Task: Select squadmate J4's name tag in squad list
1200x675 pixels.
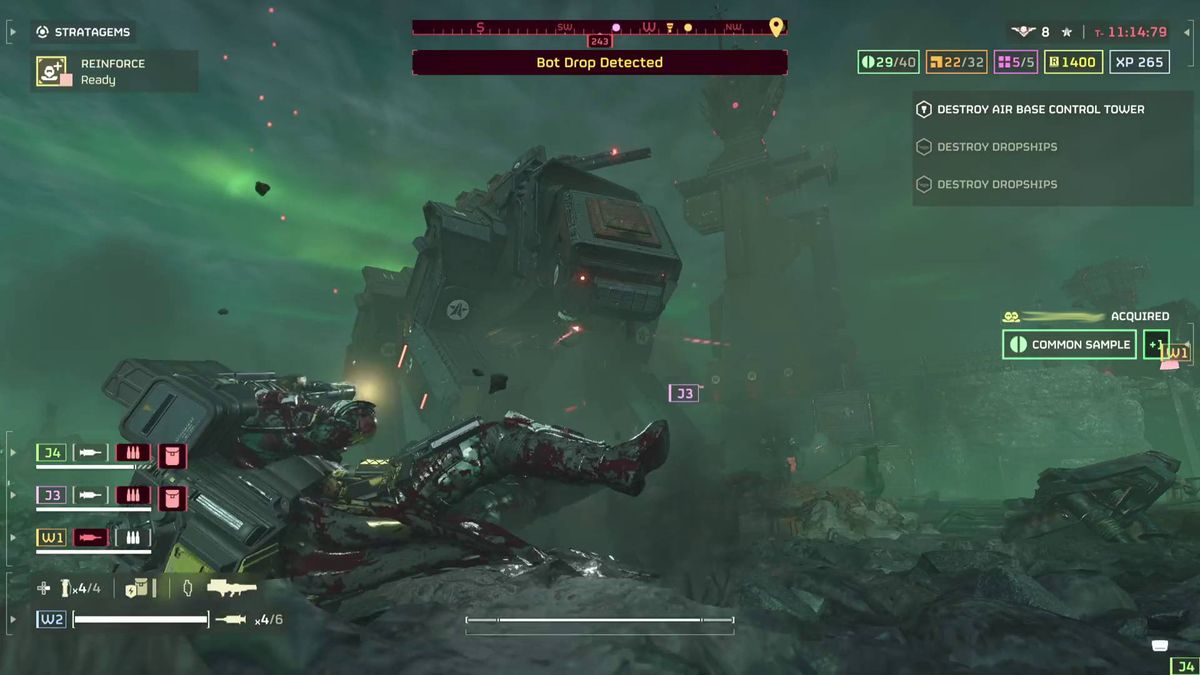Action: point(53,453)
